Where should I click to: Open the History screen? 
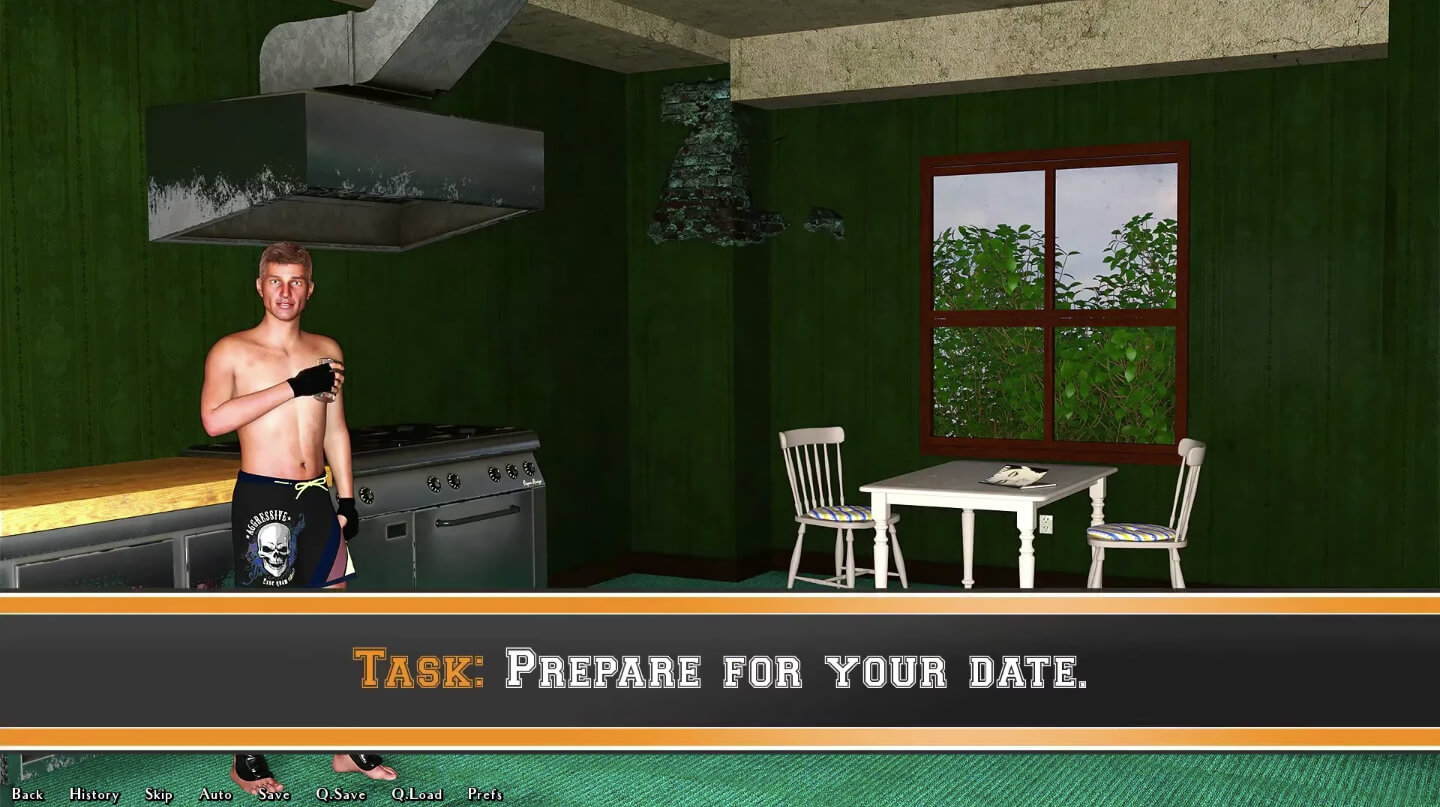(x=93, y=794)
